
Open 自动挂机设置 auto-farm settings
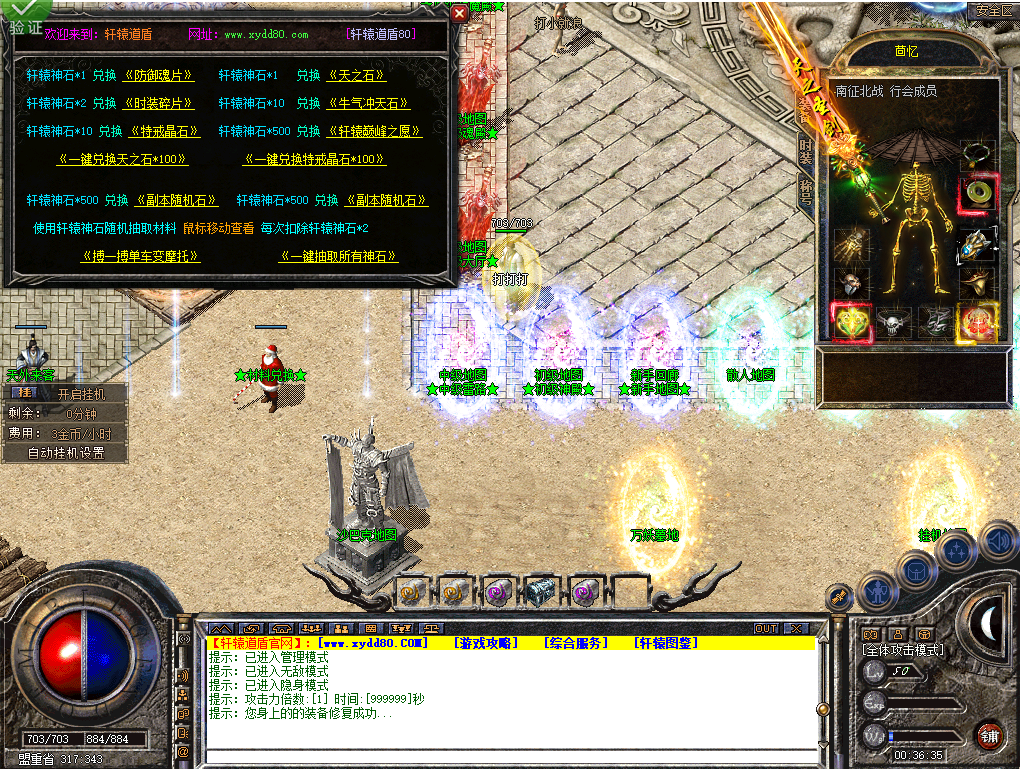tap(66, 453)
